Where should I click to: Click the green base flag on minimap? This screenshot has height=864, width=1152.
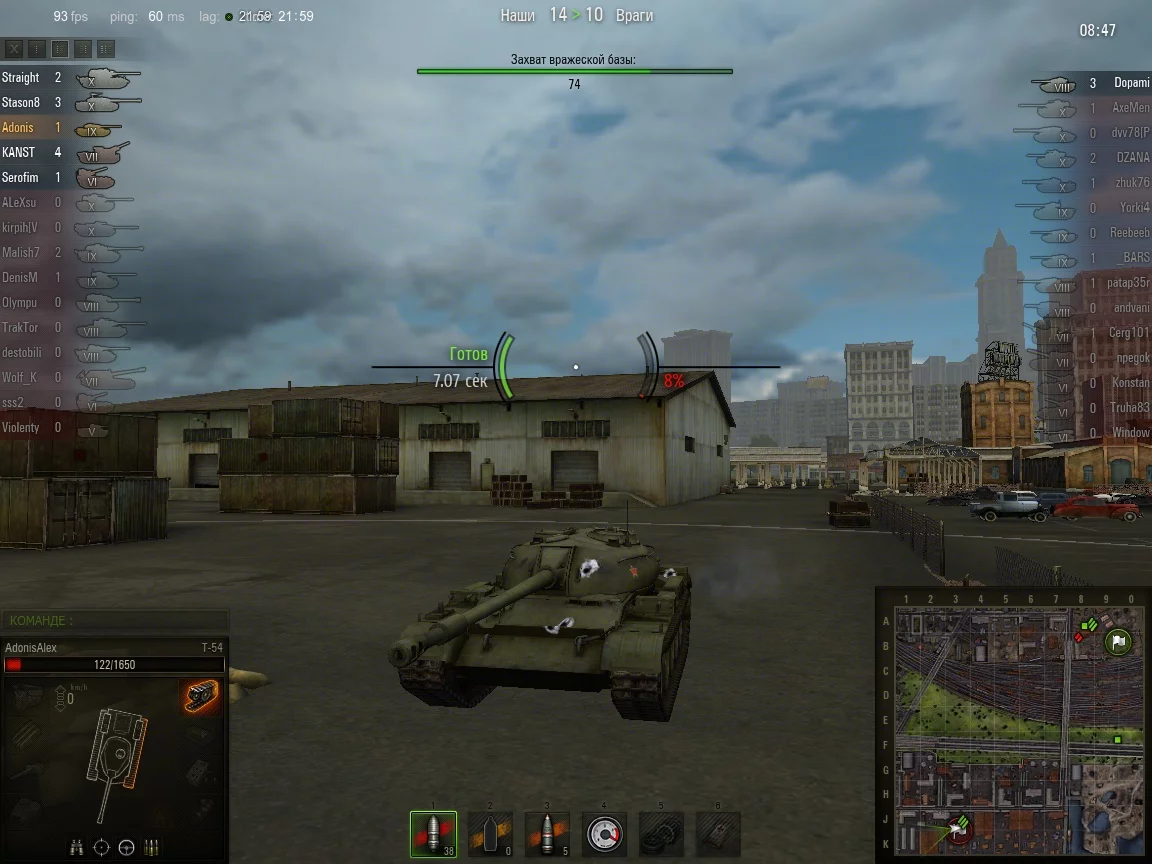[1118, 641]
